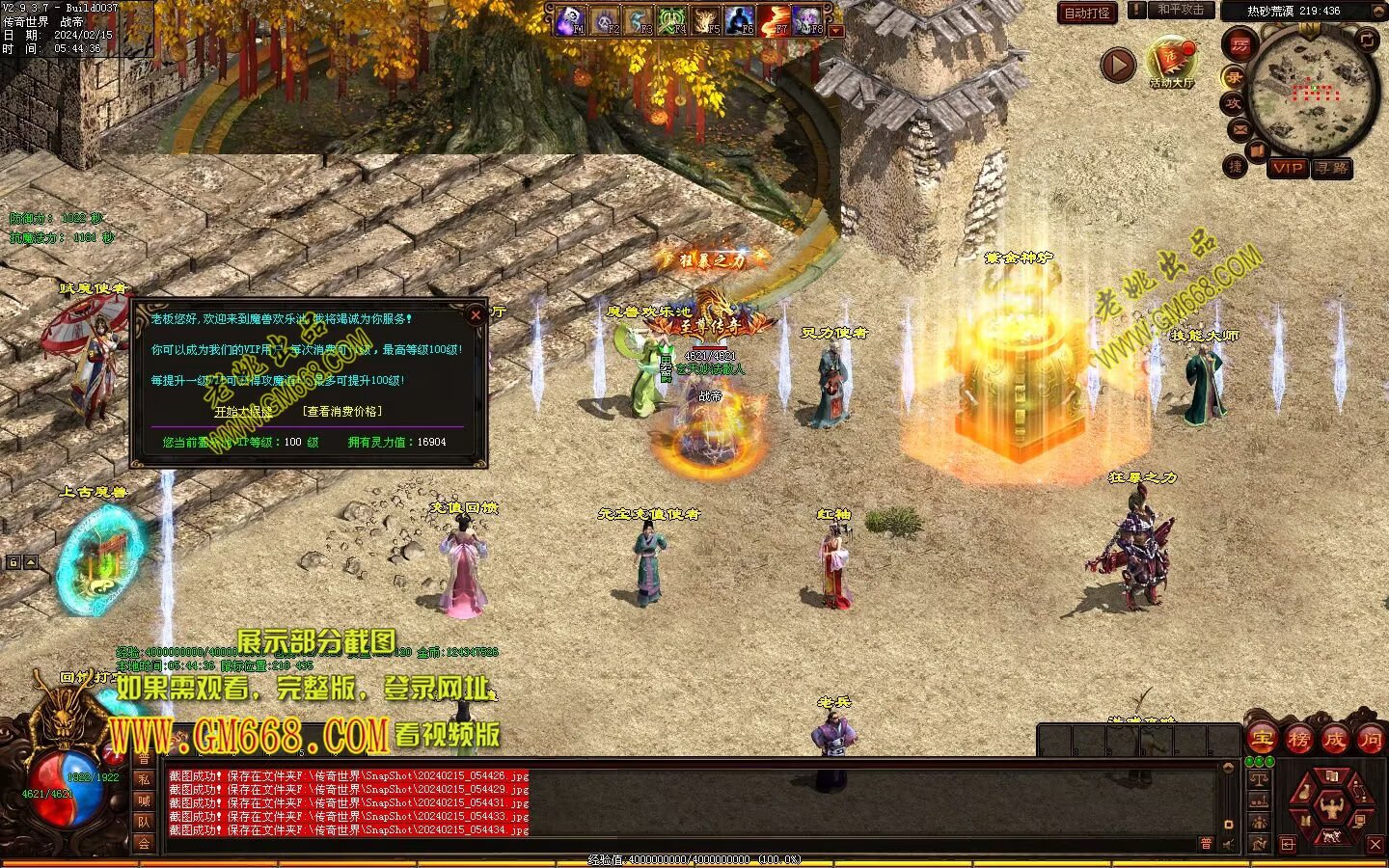Viewport: 1389px width, 868px height.
Task: Open the 问 help button
Action: click(x=1370, y=740)
